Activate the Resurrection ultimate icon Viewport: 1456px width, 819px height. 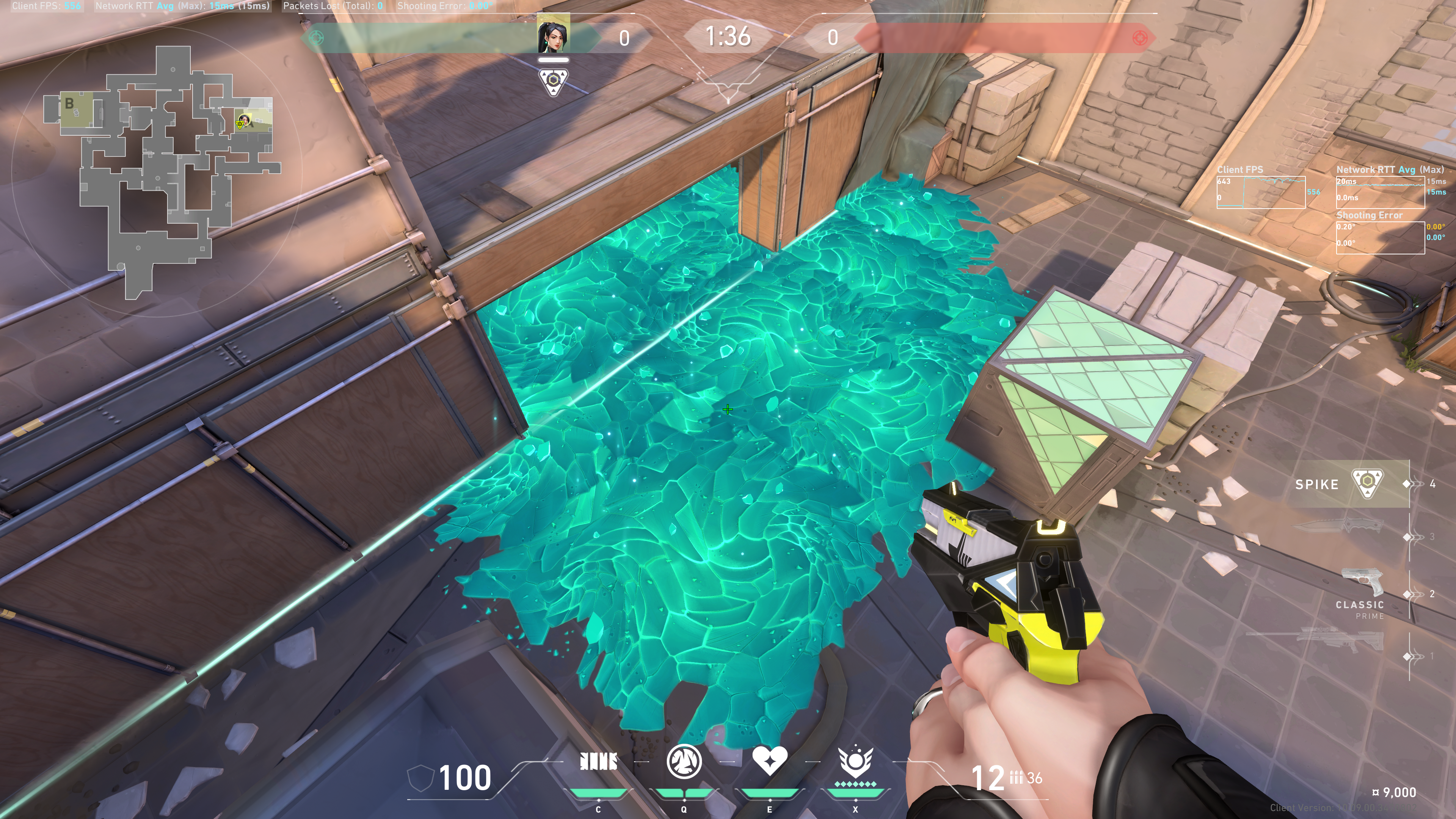pos(855,761)
